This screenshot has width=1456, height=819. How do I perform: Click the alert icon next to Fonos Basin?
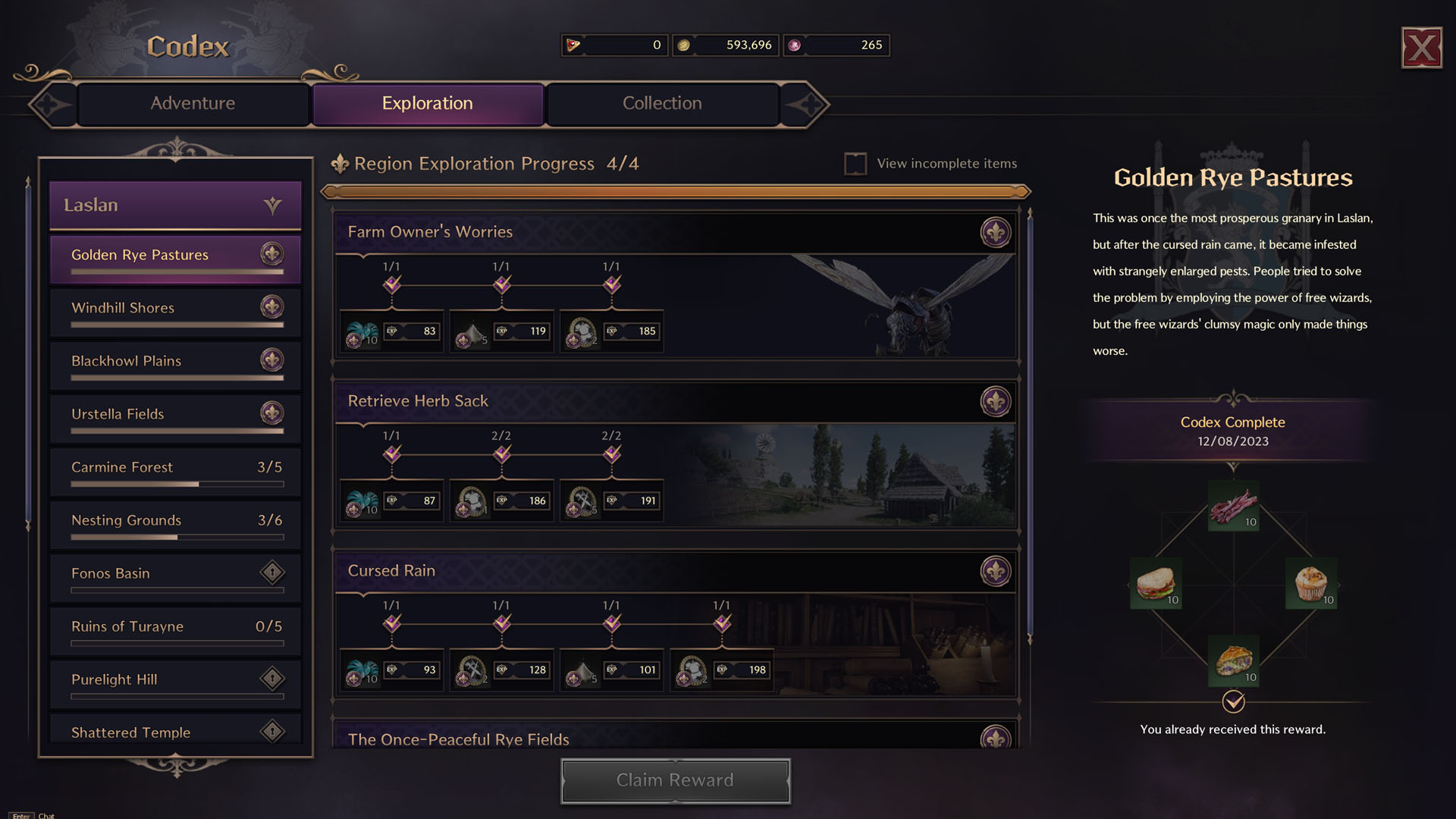[x=271, y=573]
